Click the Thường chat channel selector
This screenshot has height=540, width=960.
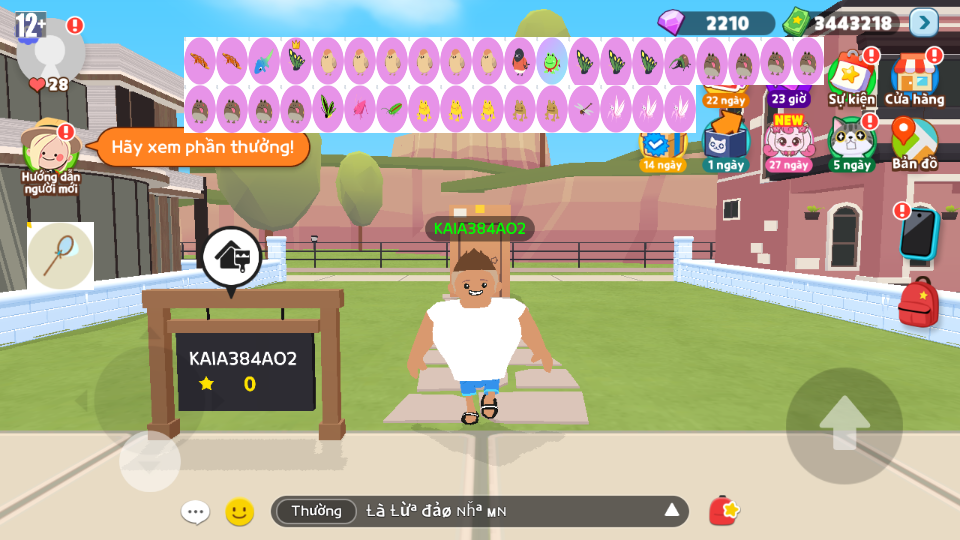coord(316,511)
